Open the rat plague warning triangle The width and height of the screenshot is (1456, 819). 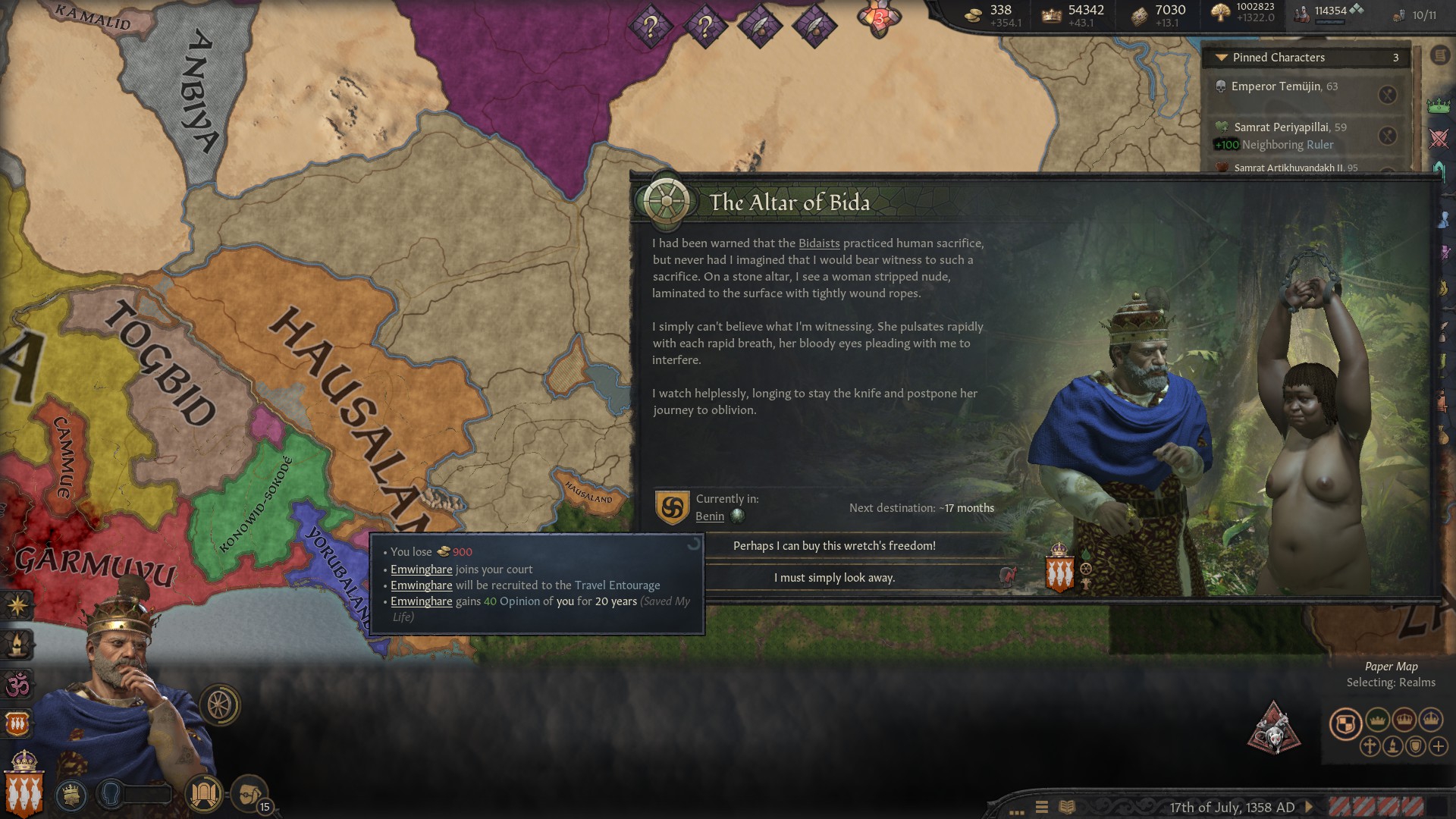1273,729
